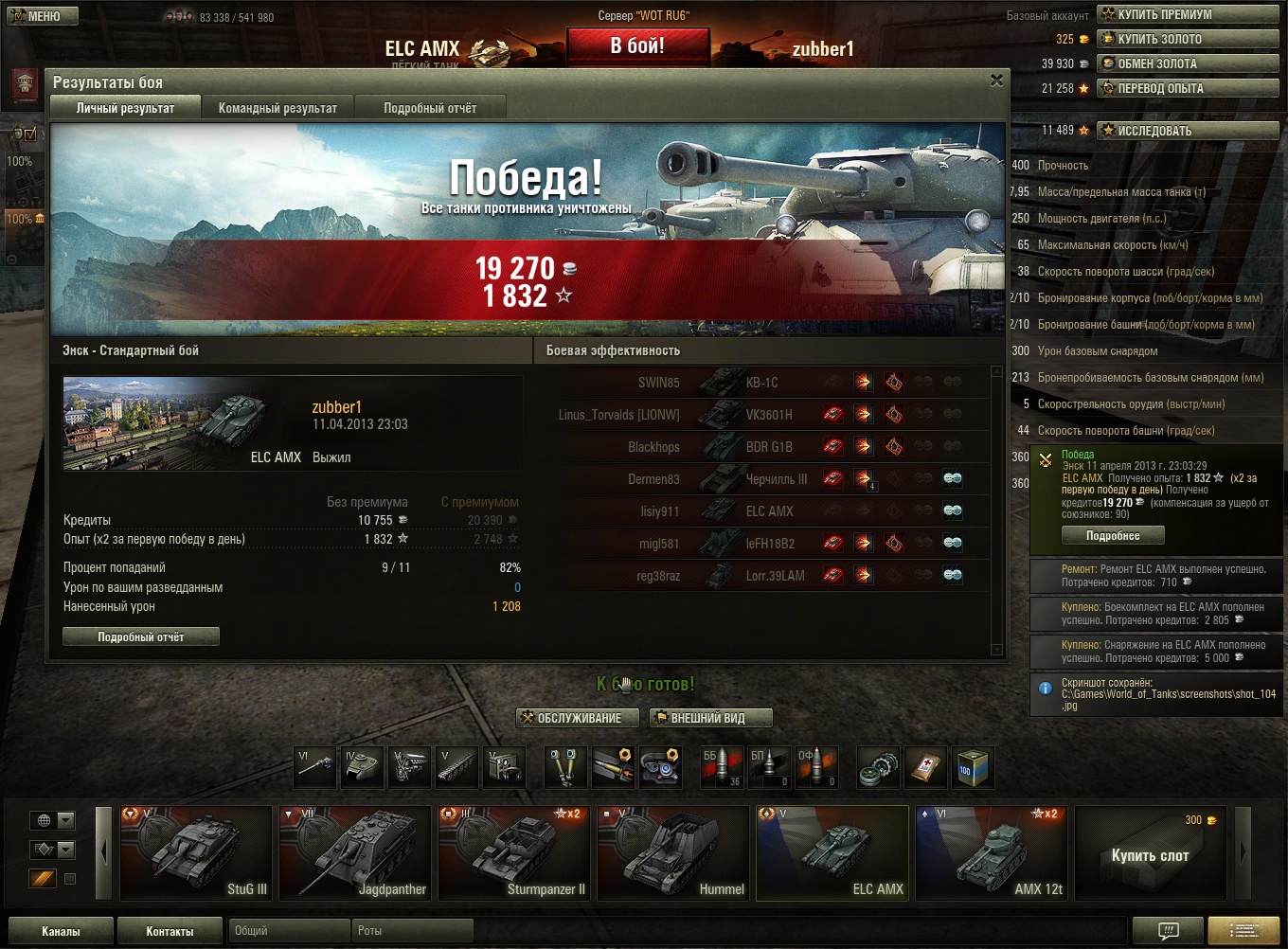
Task: Close the battle results window
Action: pyautogui.click(x=996, y=81)
